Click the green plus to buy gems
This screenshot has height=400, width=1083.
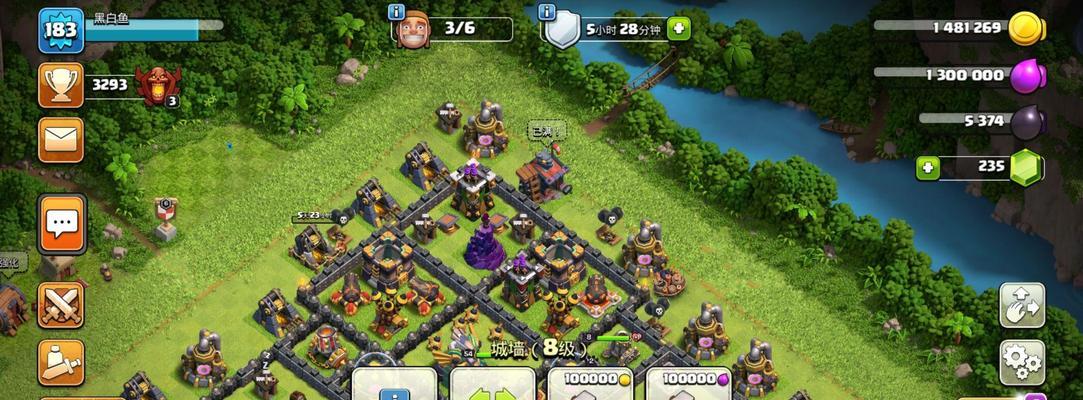[x=928, y=168]
